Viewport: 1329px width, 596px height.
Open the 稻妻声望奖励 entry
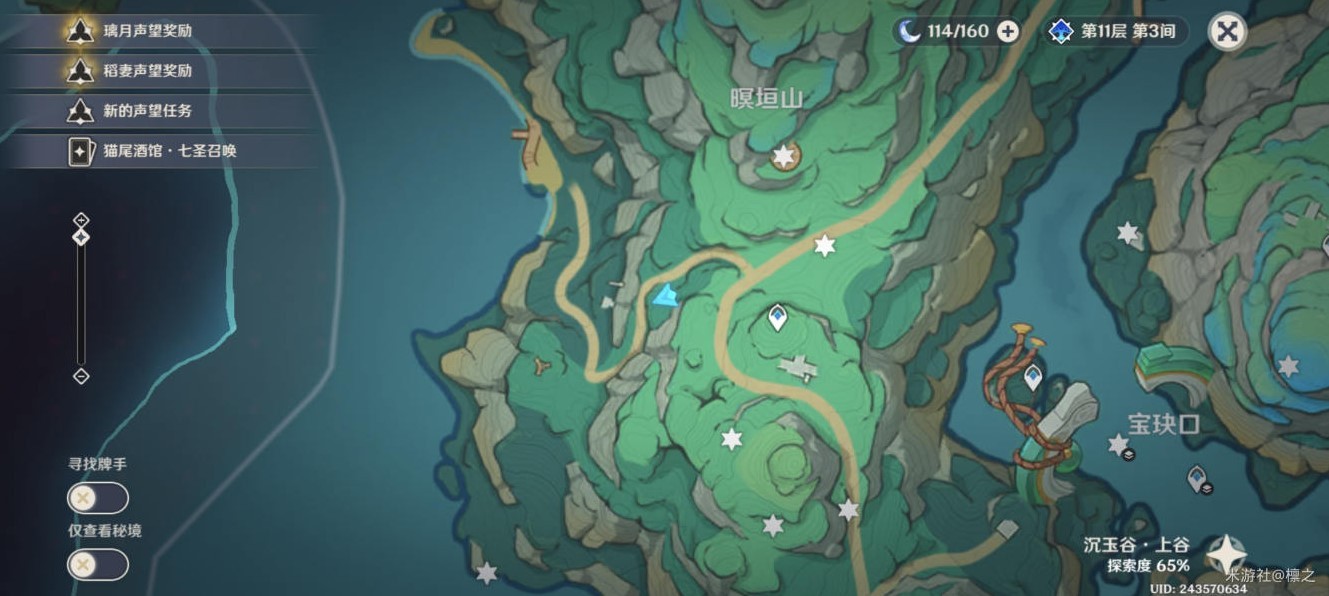146,71
